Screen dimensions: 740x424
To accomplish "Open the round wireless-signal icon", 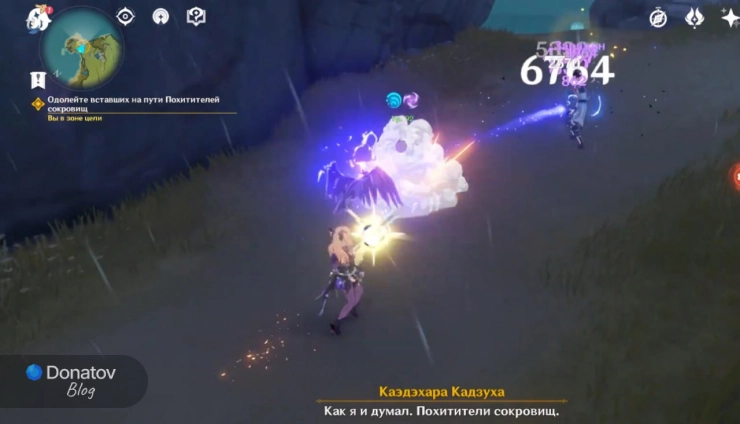I will point(160,16).
